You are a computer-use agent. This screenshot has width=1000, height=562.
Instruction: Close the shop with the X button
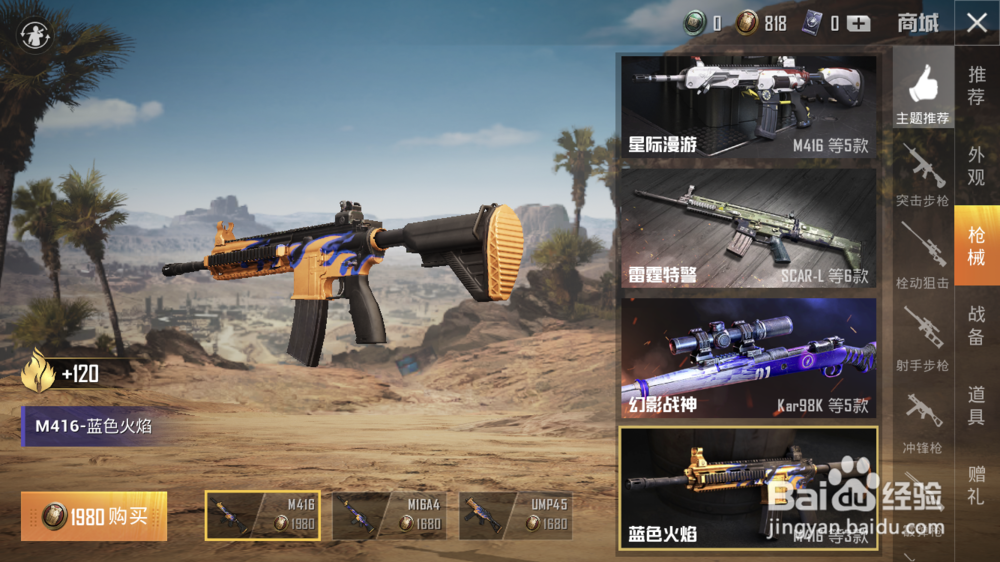click(x=977, y=24)
